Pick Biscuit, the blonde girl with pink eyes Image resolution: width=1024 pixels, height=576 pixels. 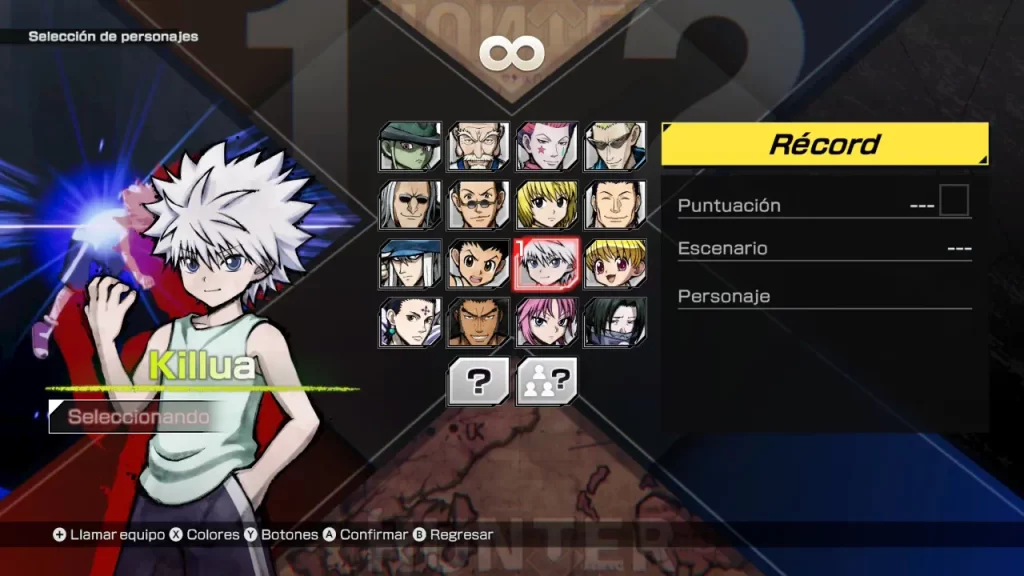click(614, 263)
